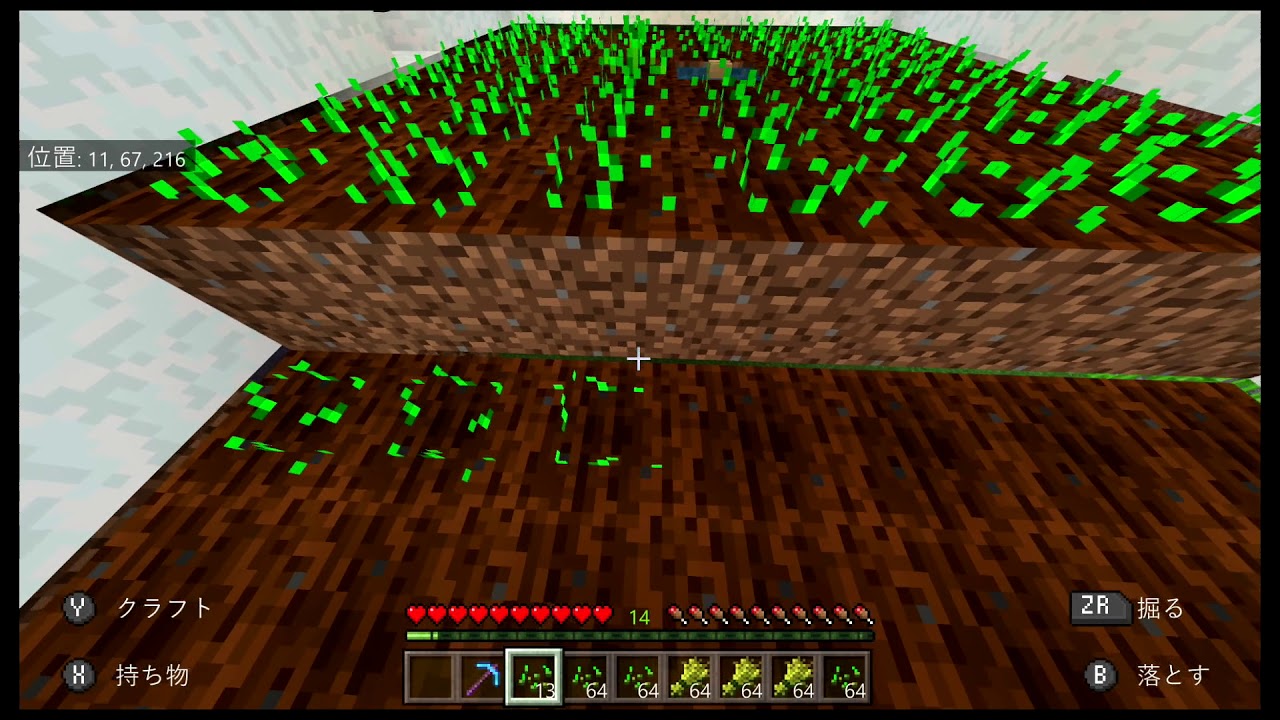Click the 掘る dig action label

pyautogui.click(x=1159, y=608)
